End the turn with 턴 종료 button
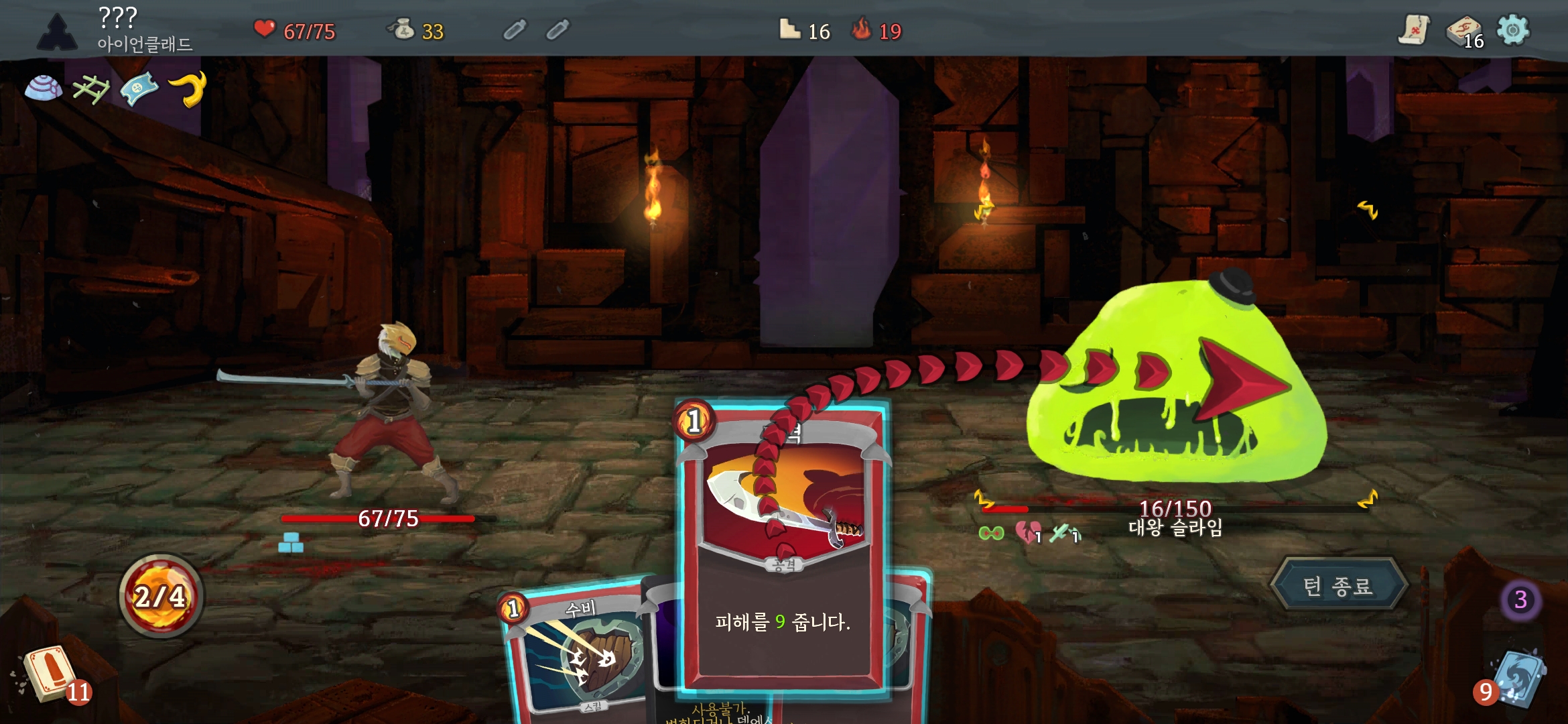Screen dimensions: 1568x724 [x=1338, y=586]
